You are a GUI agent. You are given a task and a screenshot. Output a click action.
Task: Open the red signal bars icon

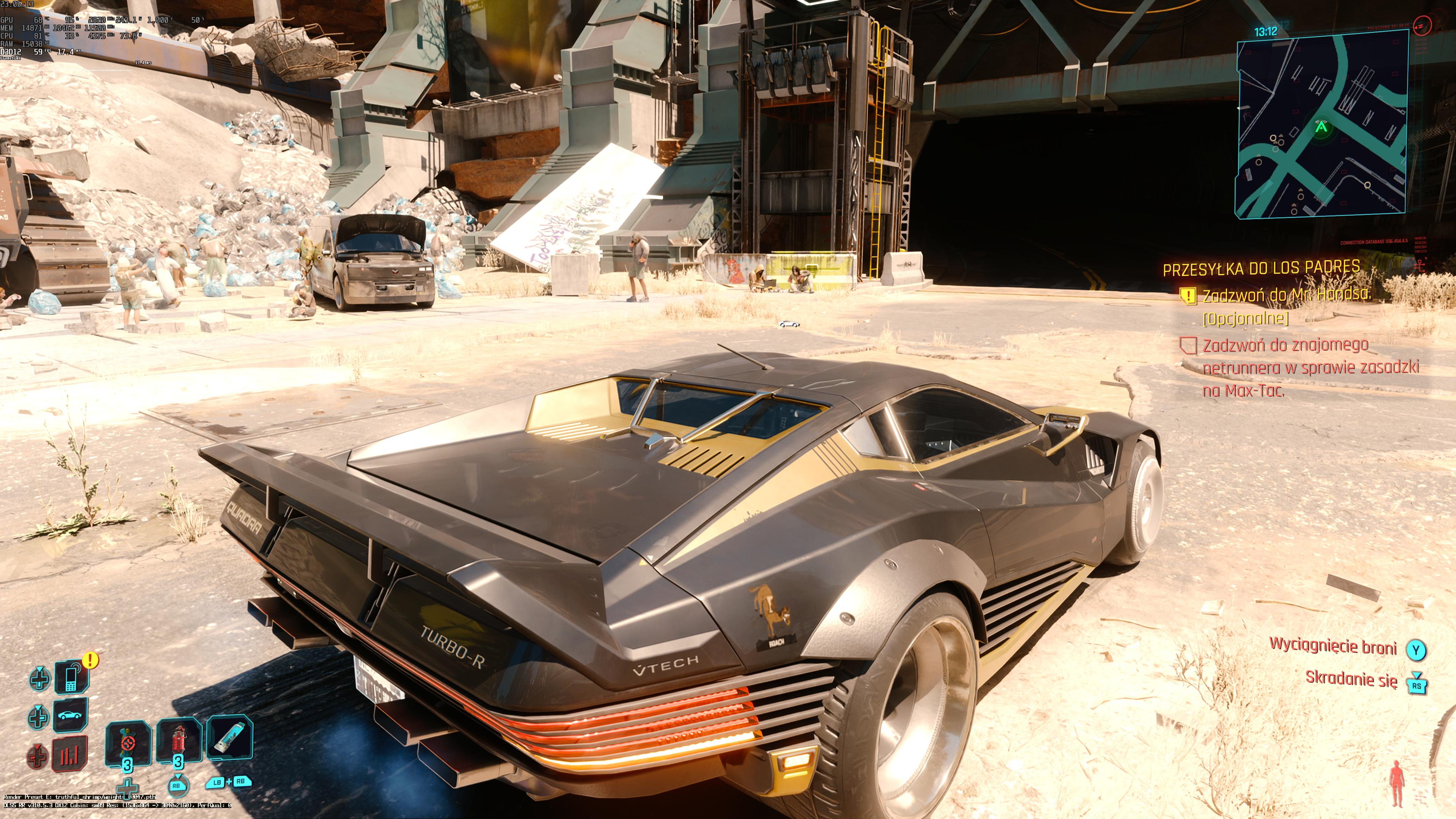[70, 753]
